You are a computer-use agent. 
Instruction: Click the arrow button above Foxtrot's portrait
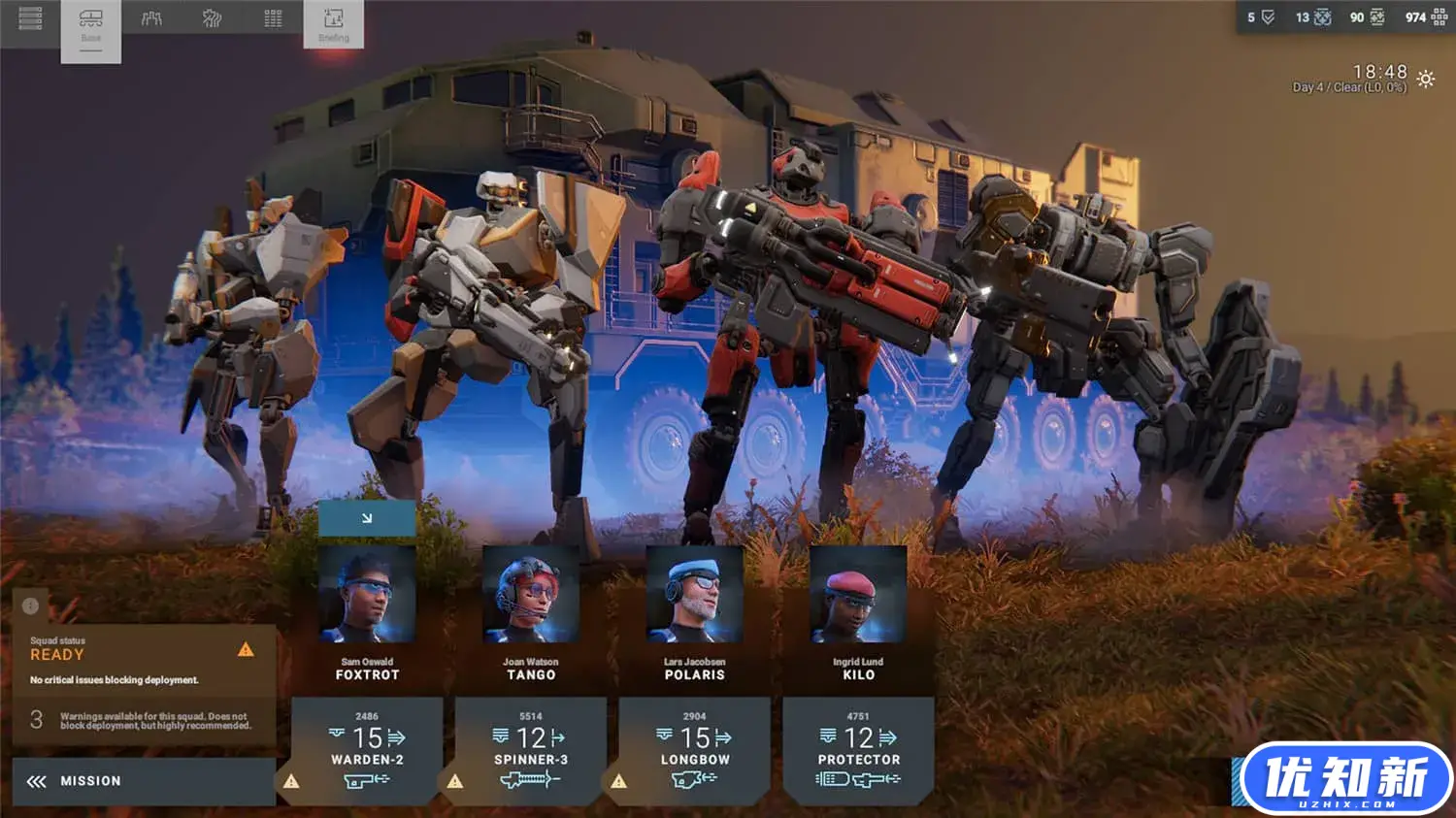(367, 518)
